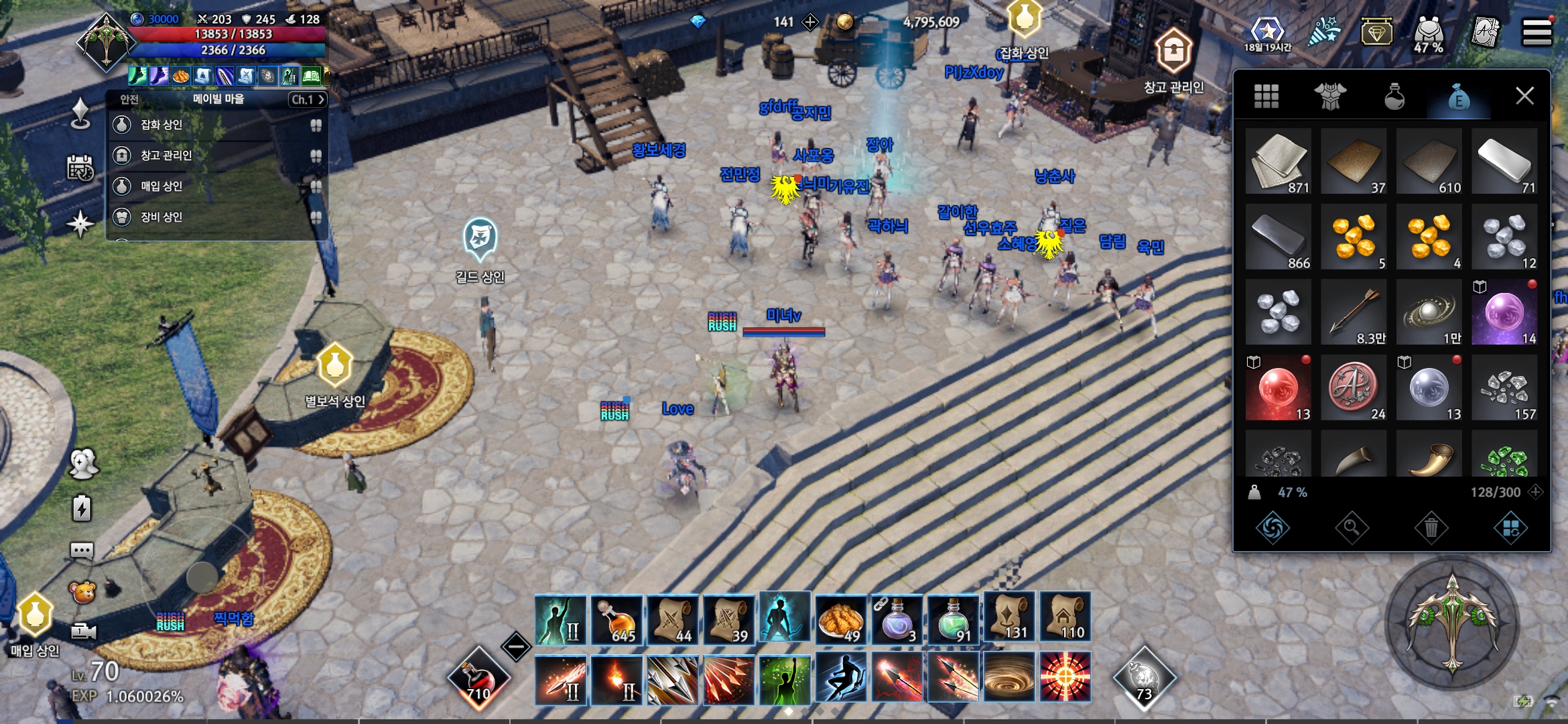The height and width of the screenshot is (724, 1568).
Task: Choose 창고 관리인 in the NPC list
Action: tap(166, 156)
